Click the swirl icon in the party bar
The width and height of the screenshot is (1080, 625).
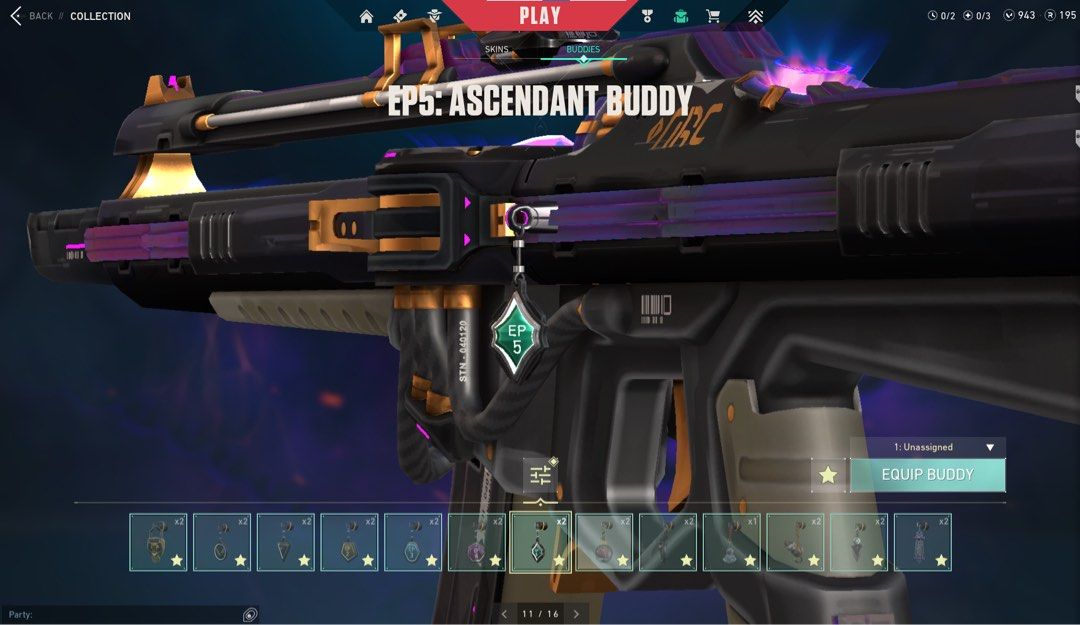[250, 614]
